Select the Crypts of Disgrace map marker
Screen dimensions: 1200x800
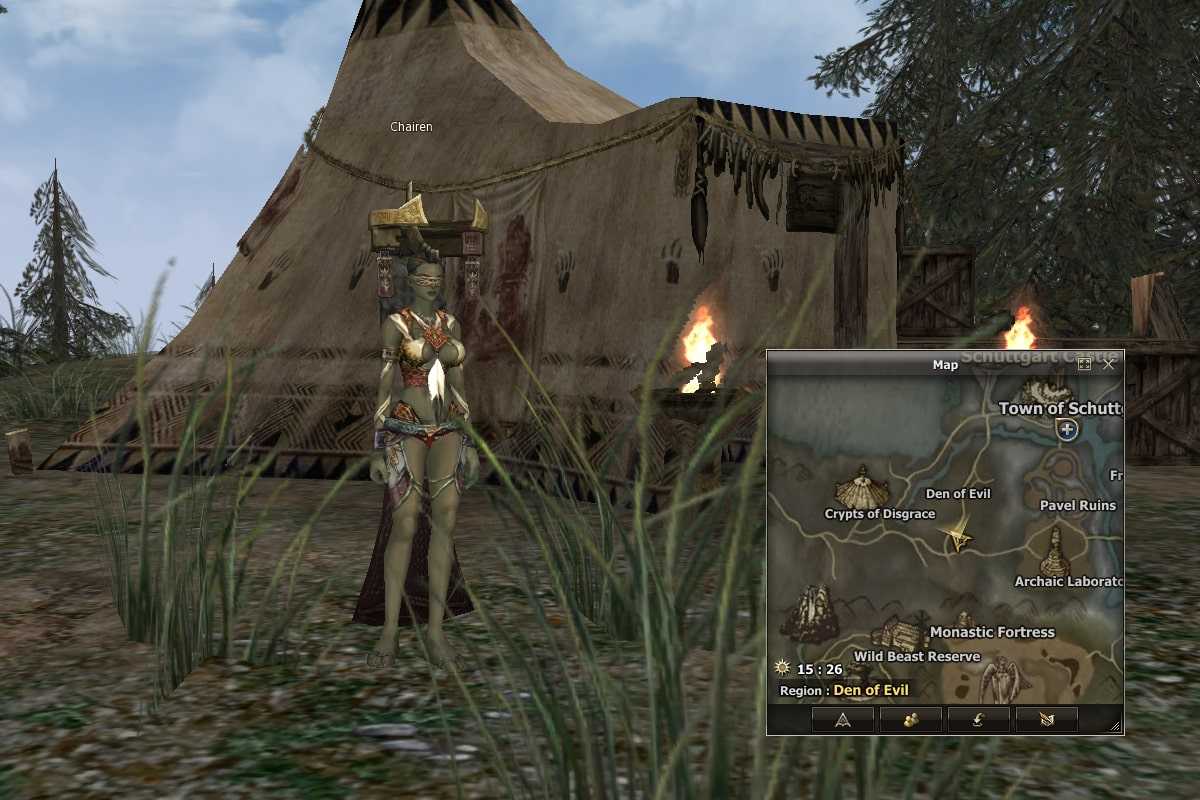861,488
